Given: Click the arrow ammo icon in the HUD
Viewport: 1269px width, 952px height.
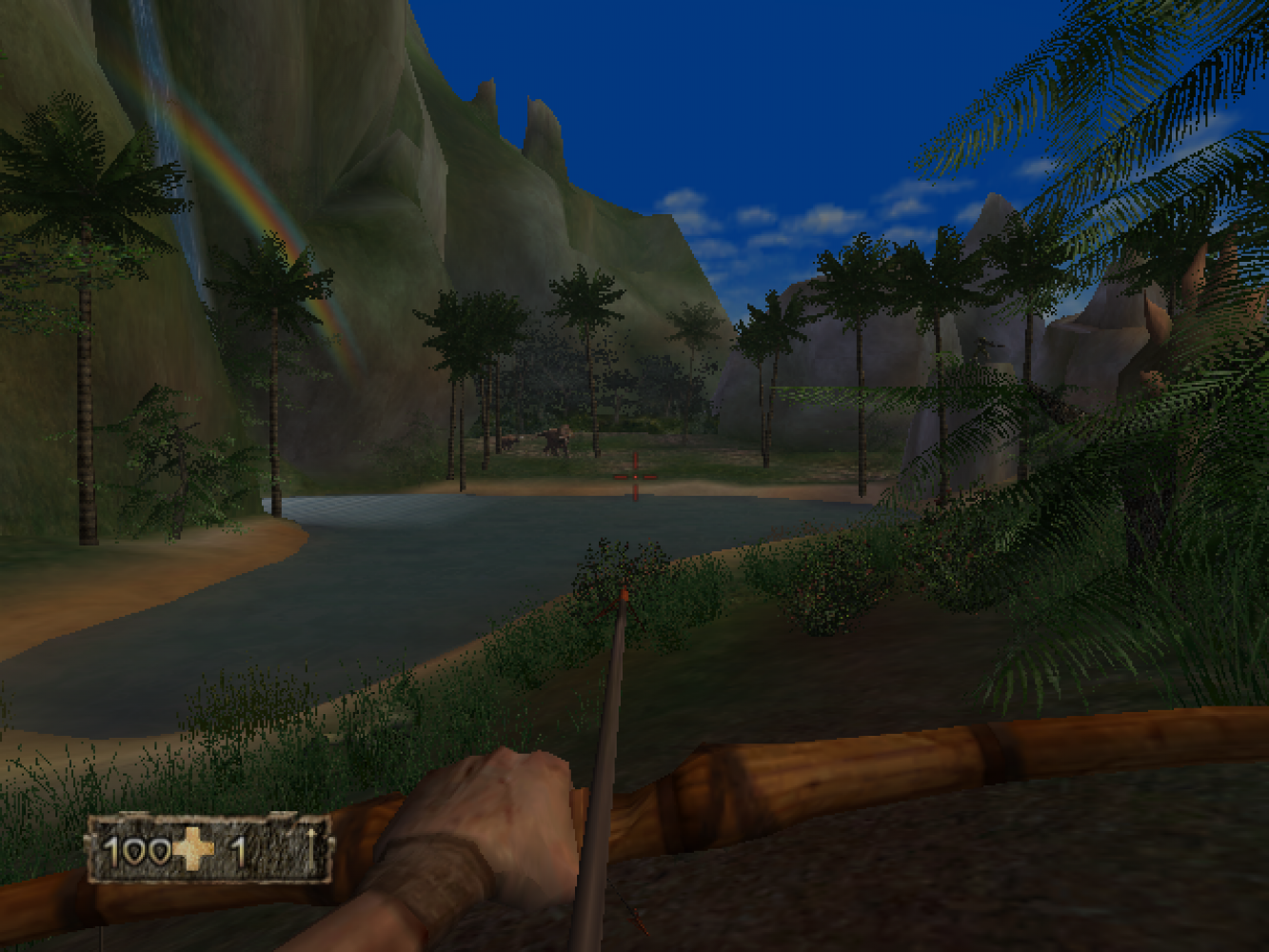Looking at the screenshot, I should tap(309, 847).
